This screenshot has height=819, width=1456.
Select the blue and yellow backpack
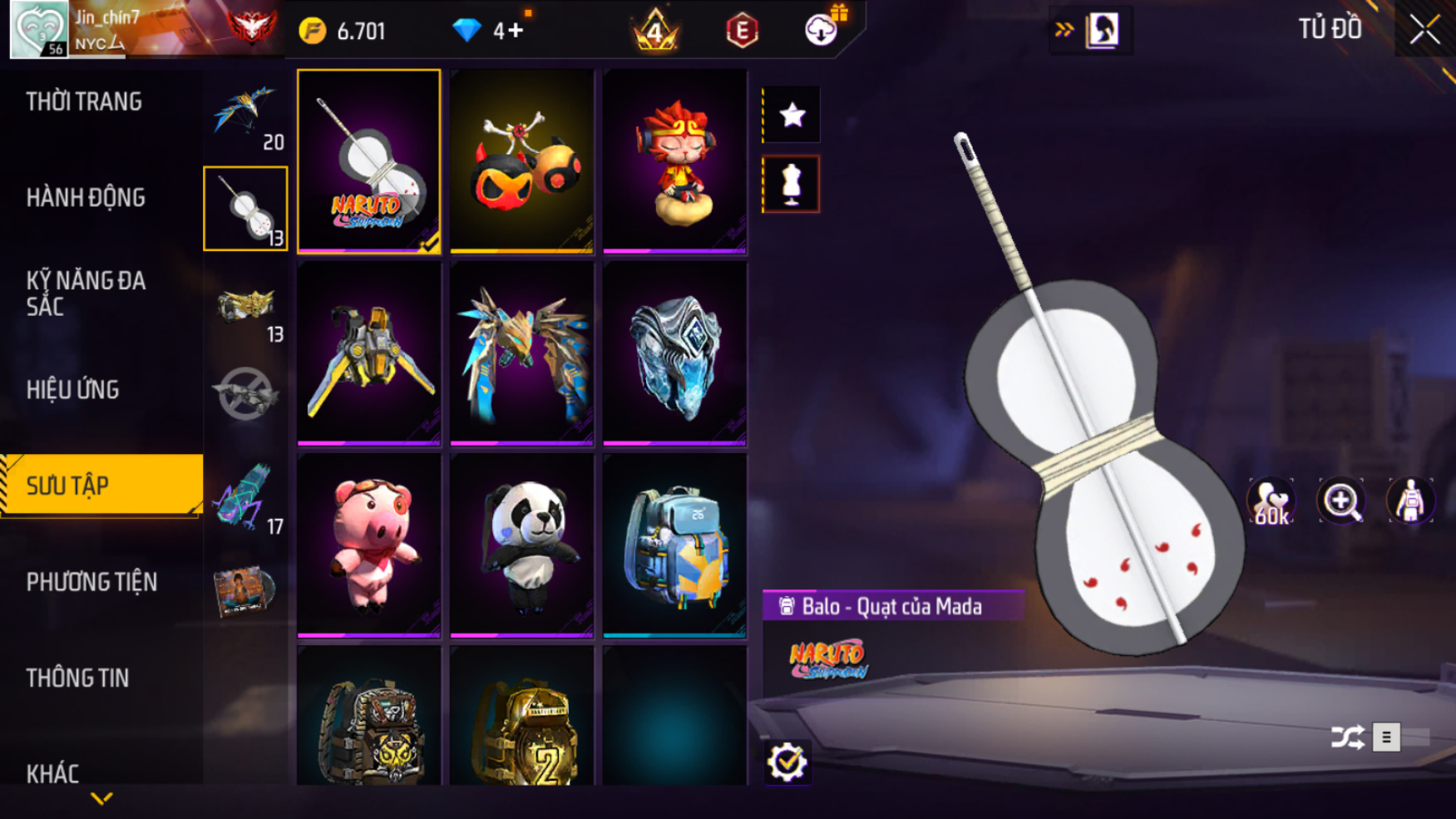point(674,545)
